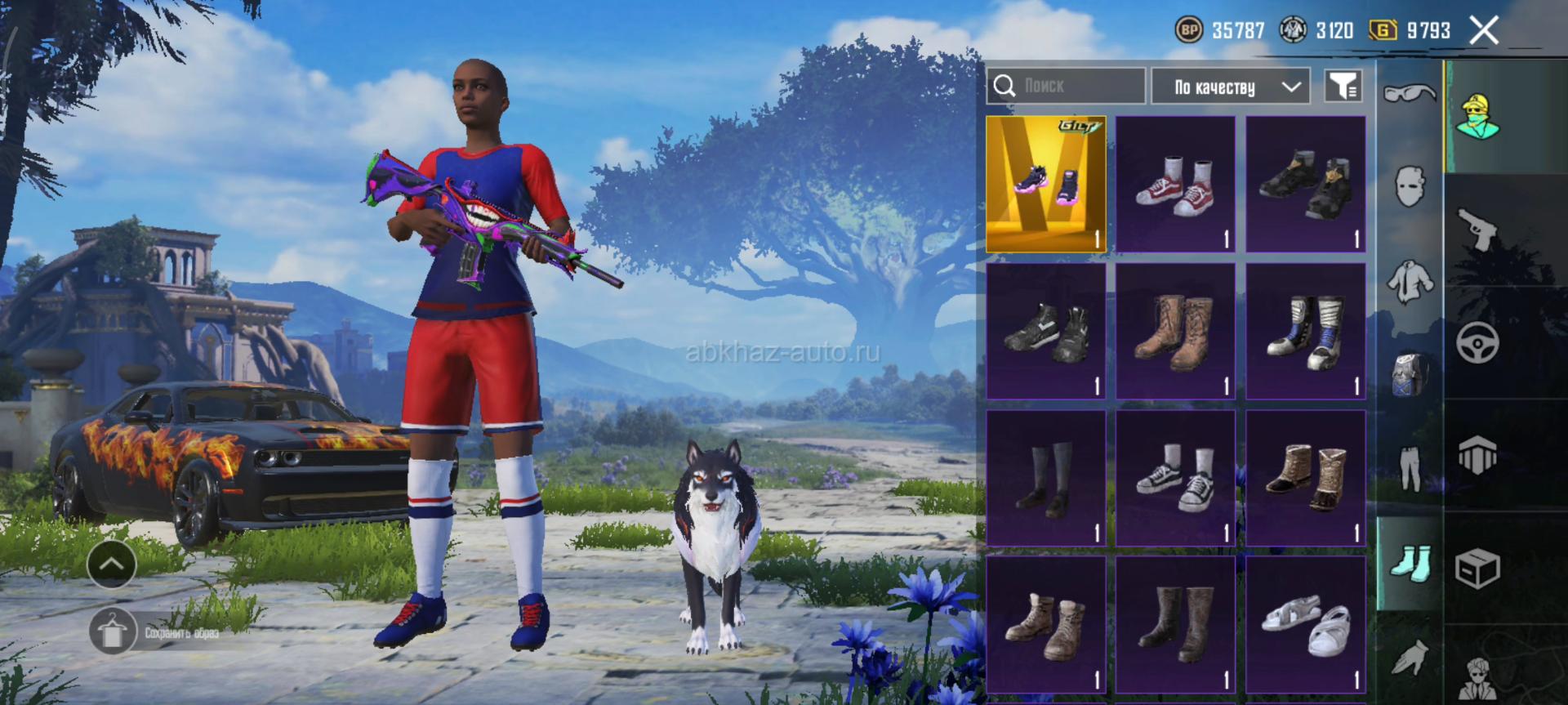Switch to the face mask category tab

(1410, 187)
